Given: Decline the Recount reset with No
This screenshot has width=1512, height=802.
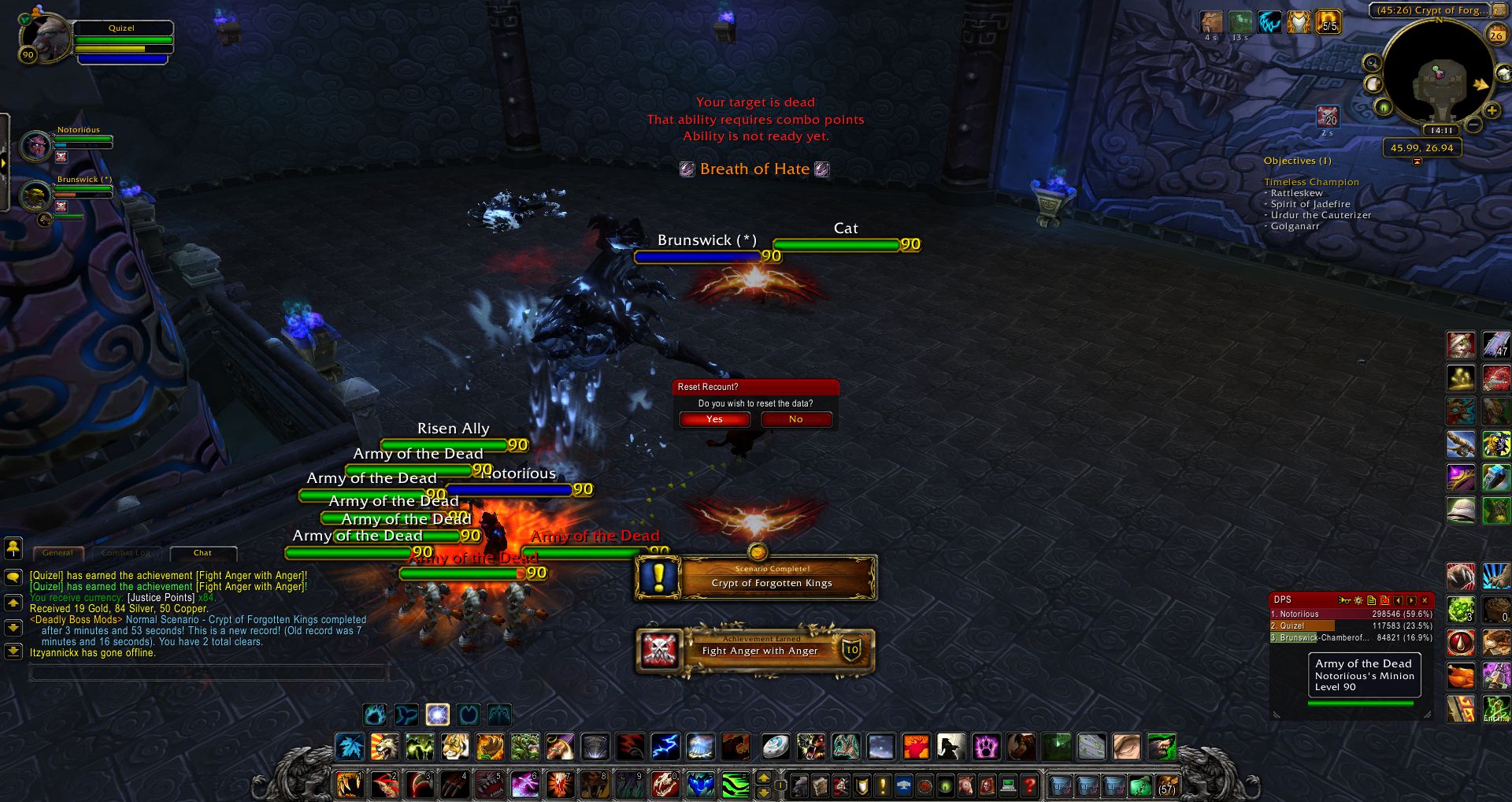Looking at the screenshot, I should 795,419.
